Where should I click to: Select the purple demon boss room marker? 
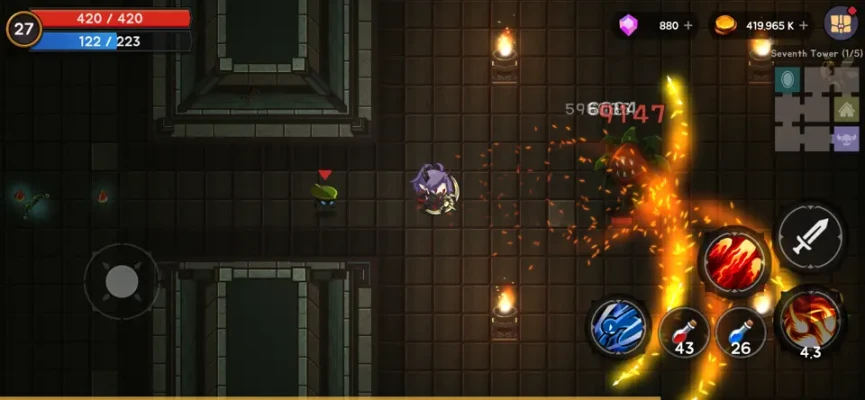pyautogui.click(x=845, y=137)
